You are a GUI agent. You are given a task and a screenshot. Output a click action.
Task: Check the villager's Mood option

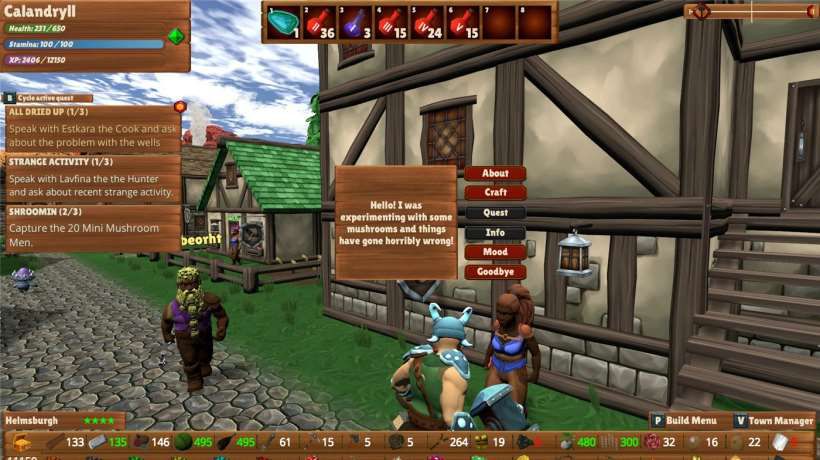point(495,252)
